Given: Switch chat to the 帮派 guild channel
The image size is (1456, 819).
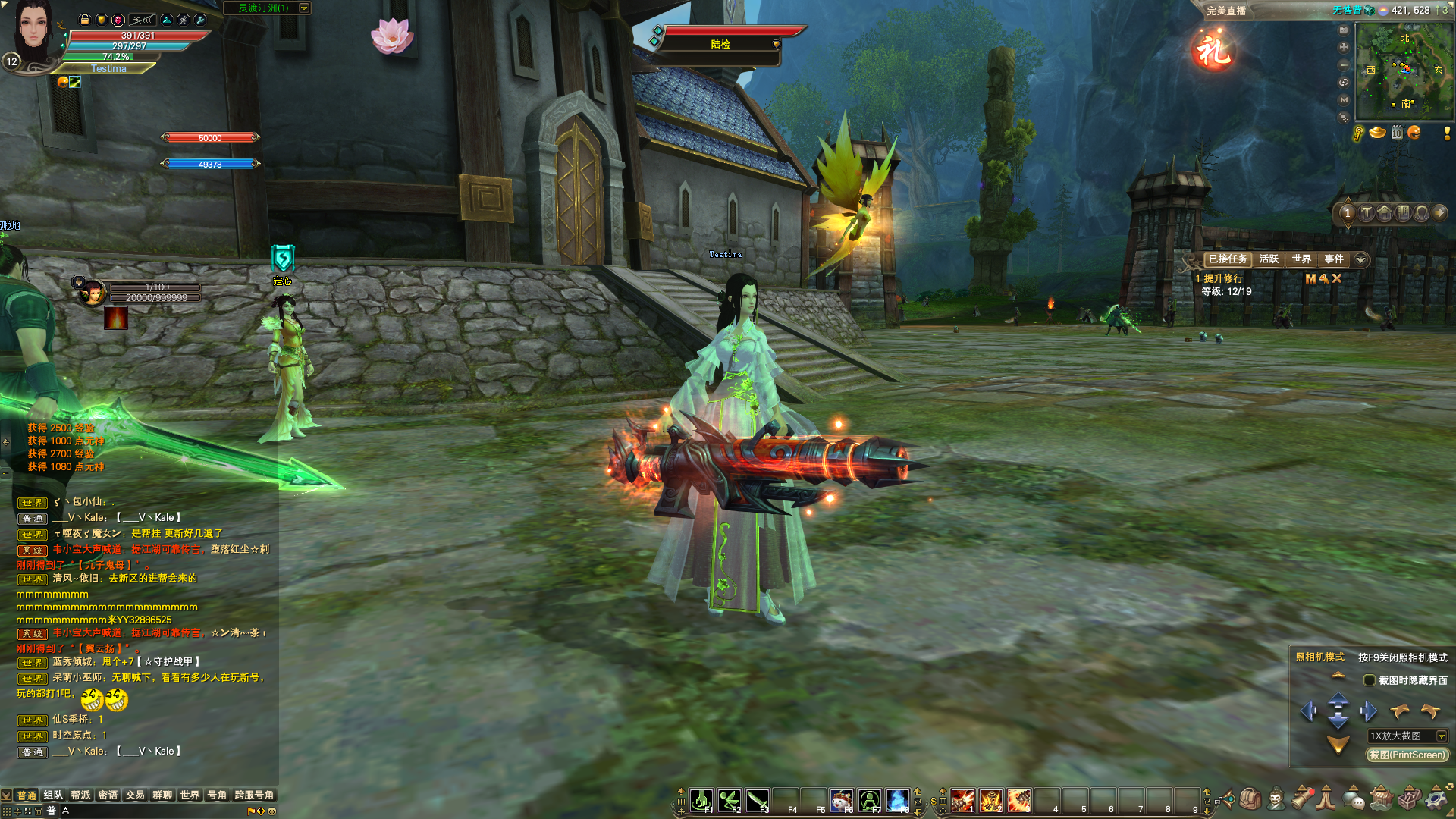Looking at the screenshot, I should pyautogui.click(x=80, y=795).
